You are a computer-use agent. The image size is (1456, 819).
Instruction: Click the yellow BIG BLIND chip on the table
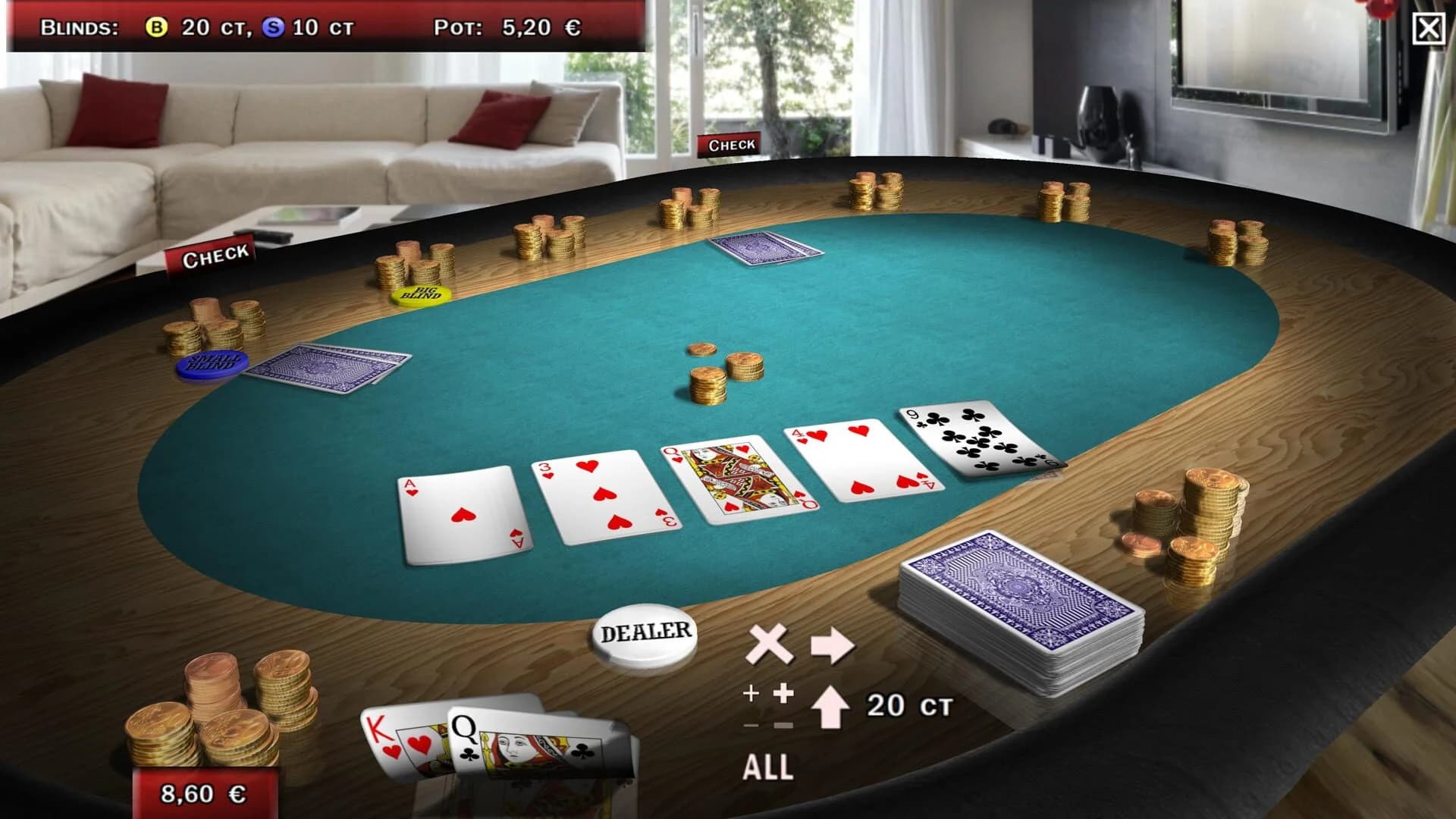coord(420,296)
